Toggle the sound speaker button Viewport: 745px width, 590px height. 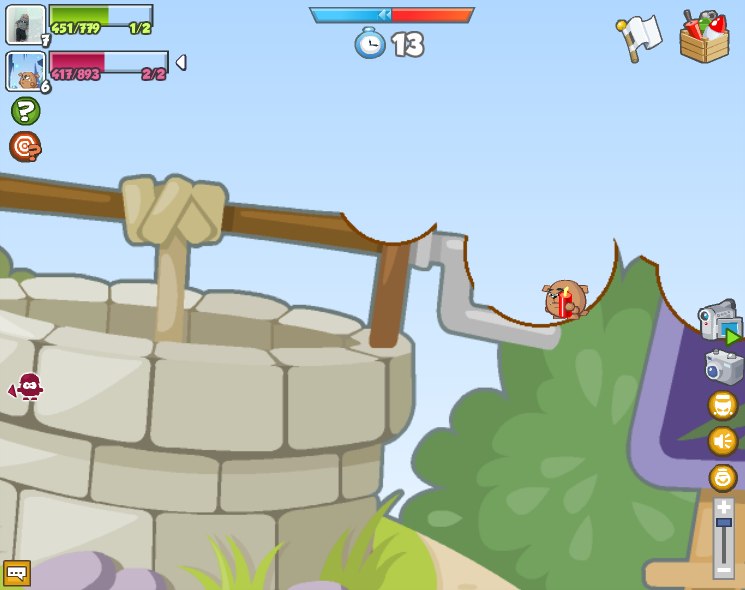(x=723, y=441)
